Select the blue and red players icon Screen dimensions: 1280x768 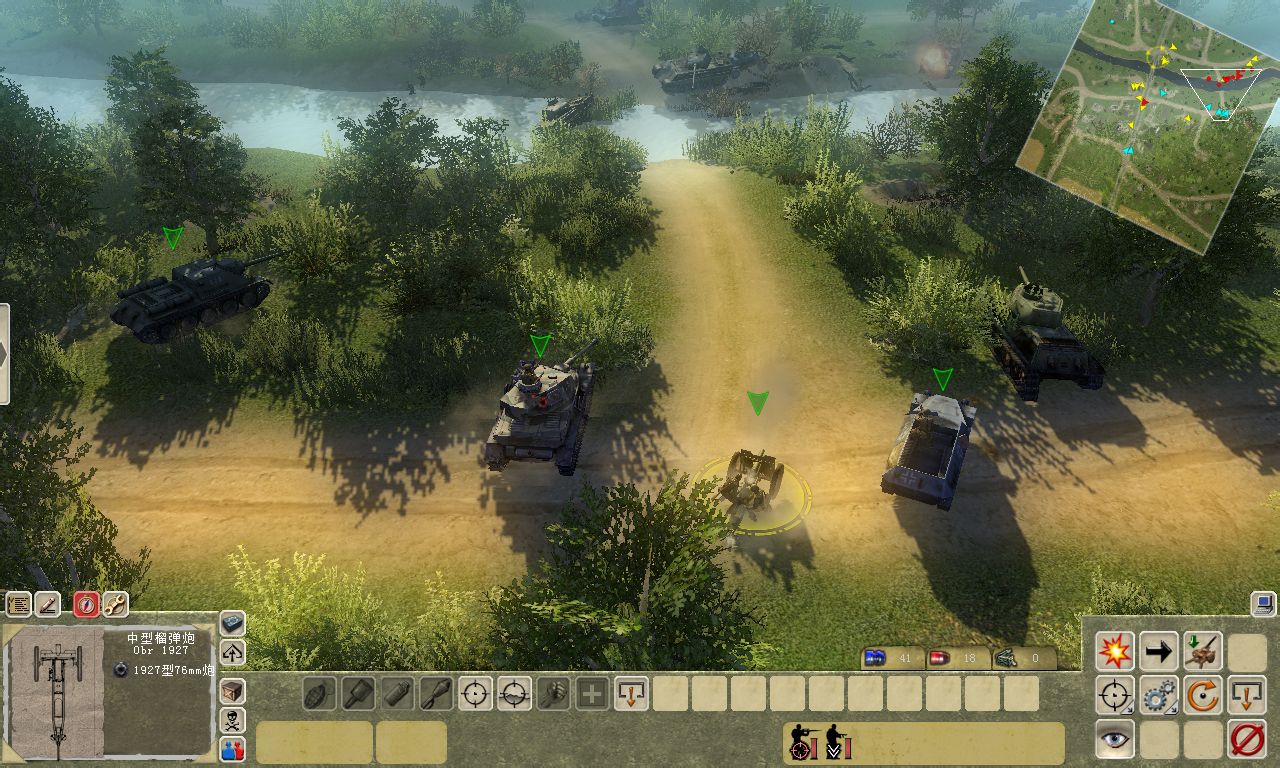pyautogui.click(x=232, y=748)
